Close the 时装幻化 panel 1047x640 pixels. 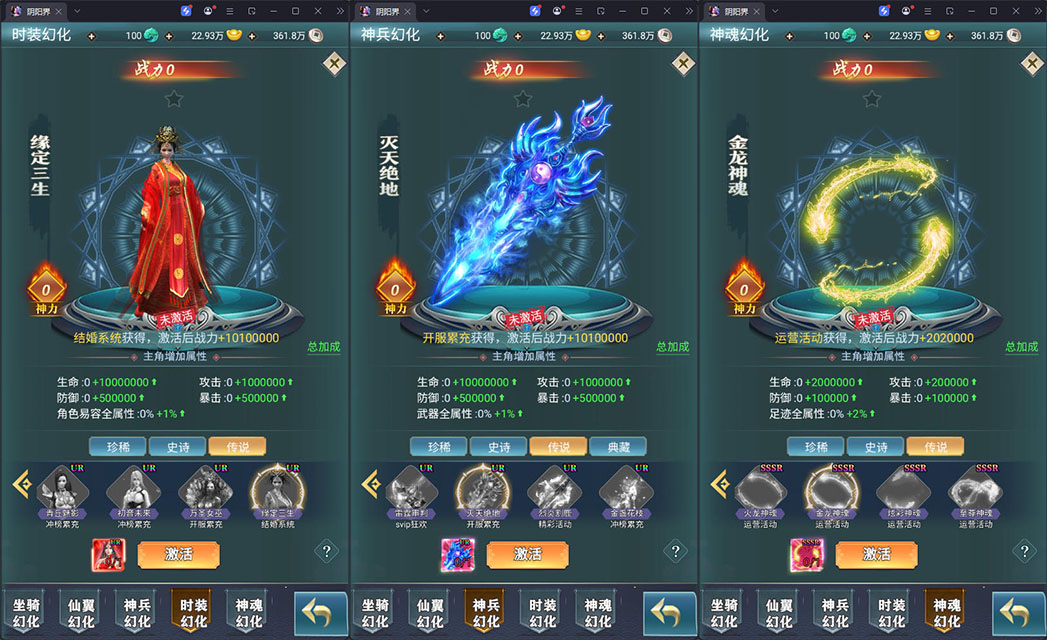(x=334, y=64)
